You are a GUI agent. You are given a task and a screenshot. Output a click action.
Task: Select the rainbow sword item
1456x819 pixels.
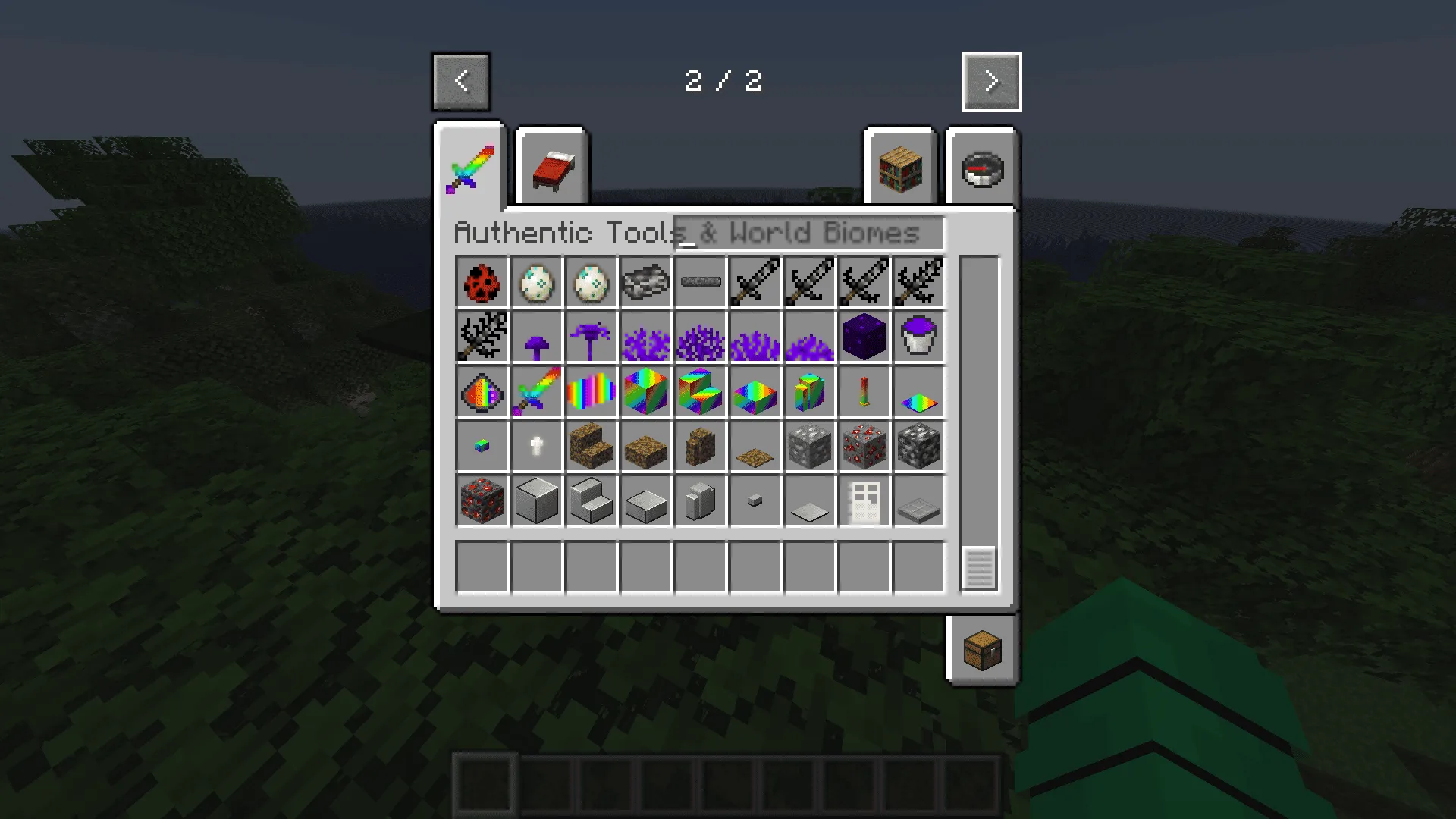pos(537,392)
